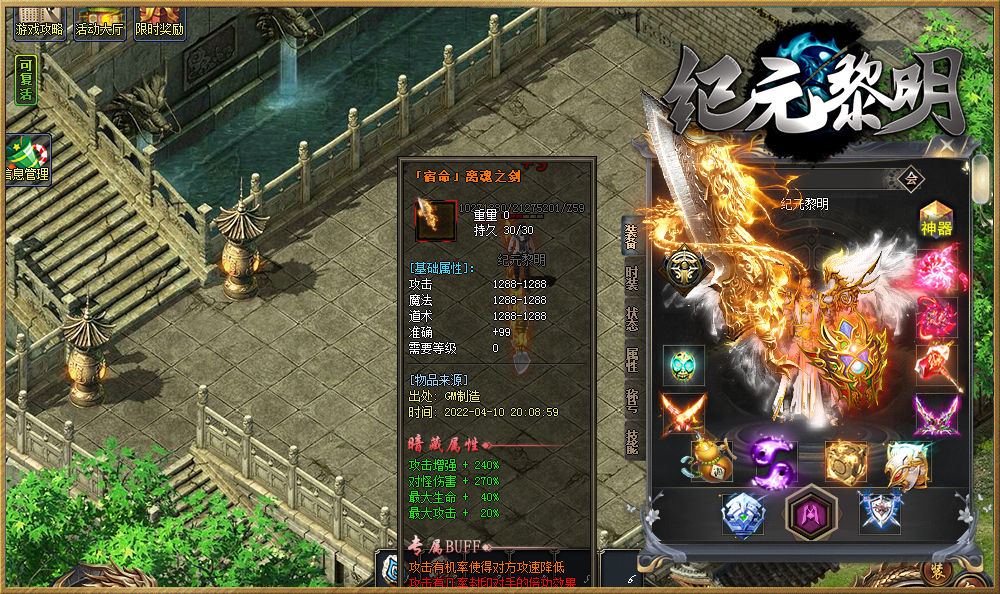This screenshot has width=1000, height=594.
Task: Select the purple yin-yang swirl equipment slot
Action: [x=772, y=462]
